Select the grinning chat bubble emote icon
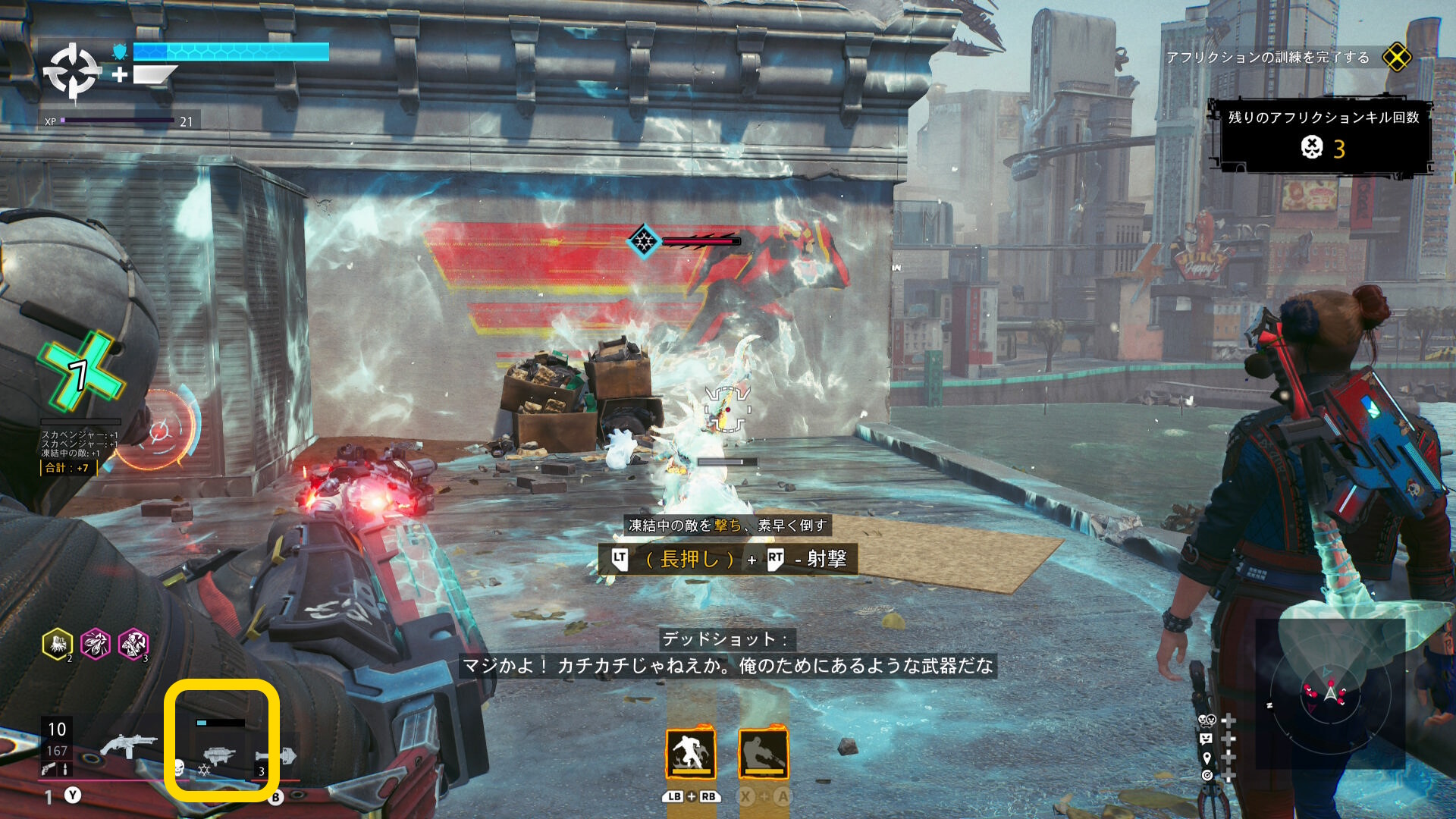Screen dimensions: 1456x819 (x=1207, y=739)
